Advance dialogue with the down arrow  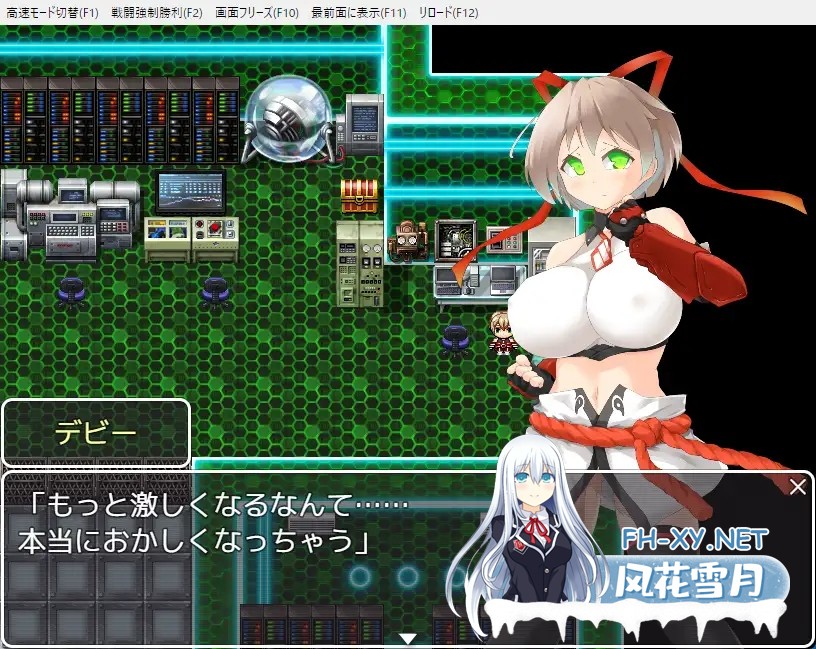pos(407,638)
